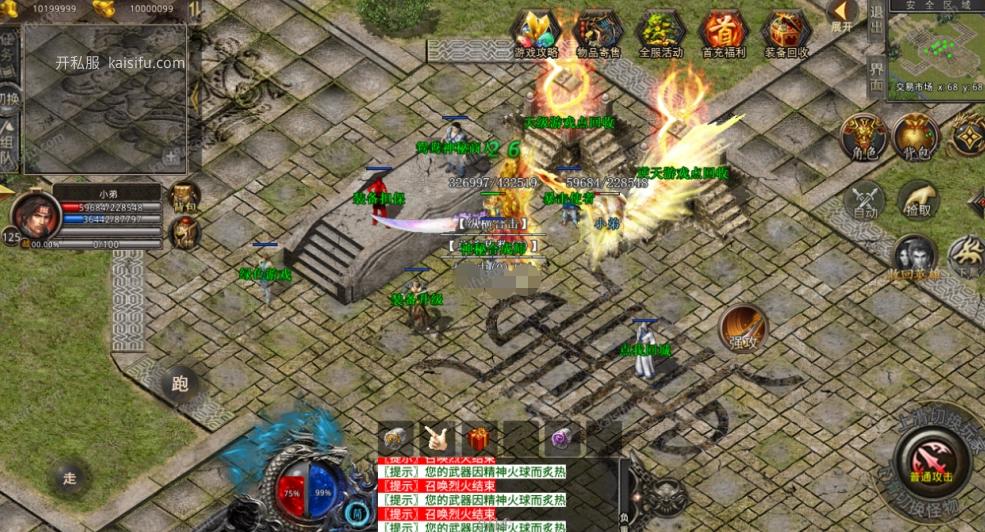Activate the 强攻 assault skill
The height and width of the screenshot is (532, 985).
pyautogui.click(x=743, y=328)
